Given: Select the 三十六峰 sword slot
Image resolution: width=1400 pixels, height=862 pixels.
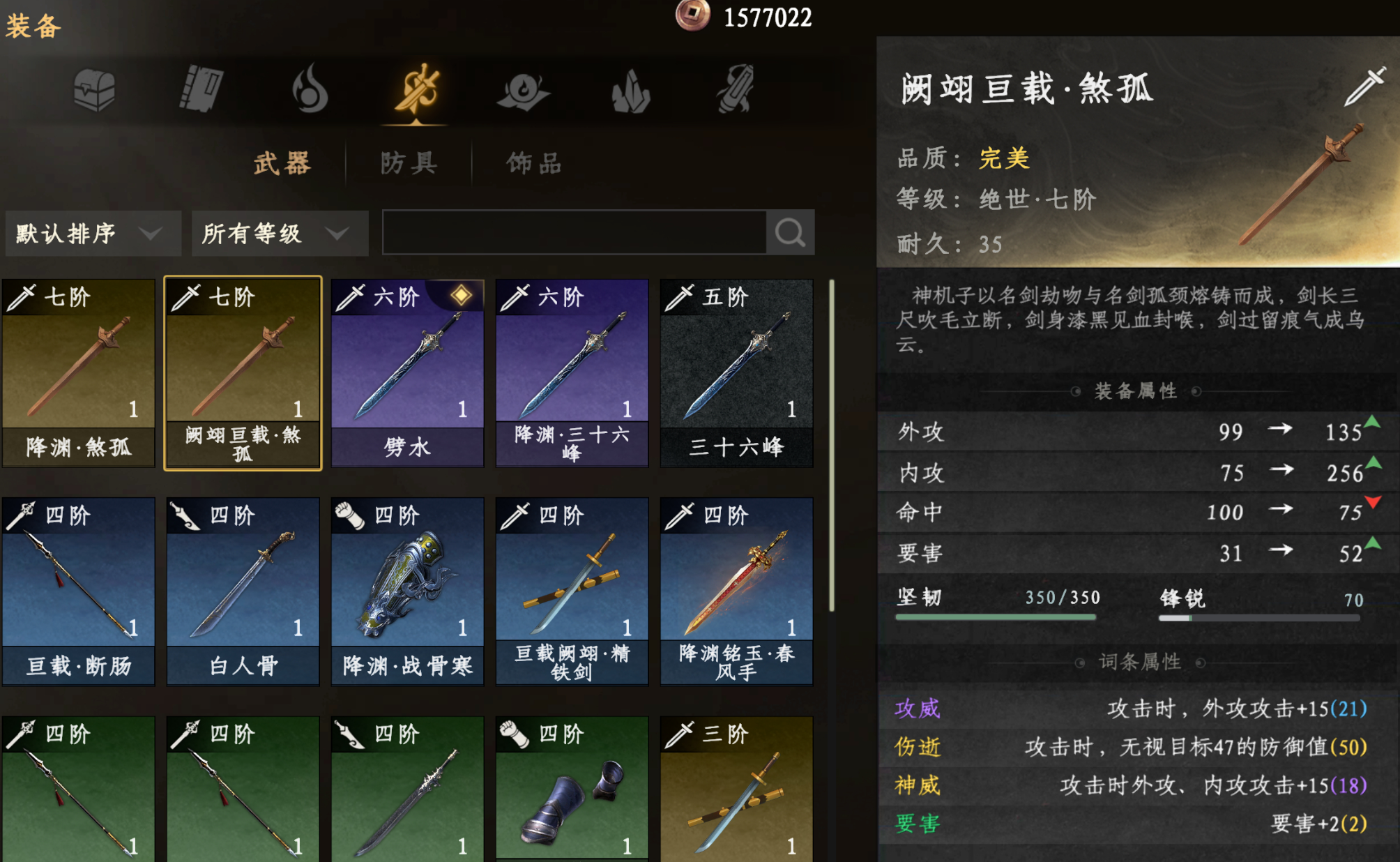Looking at the screenshot, I should 736,372.
